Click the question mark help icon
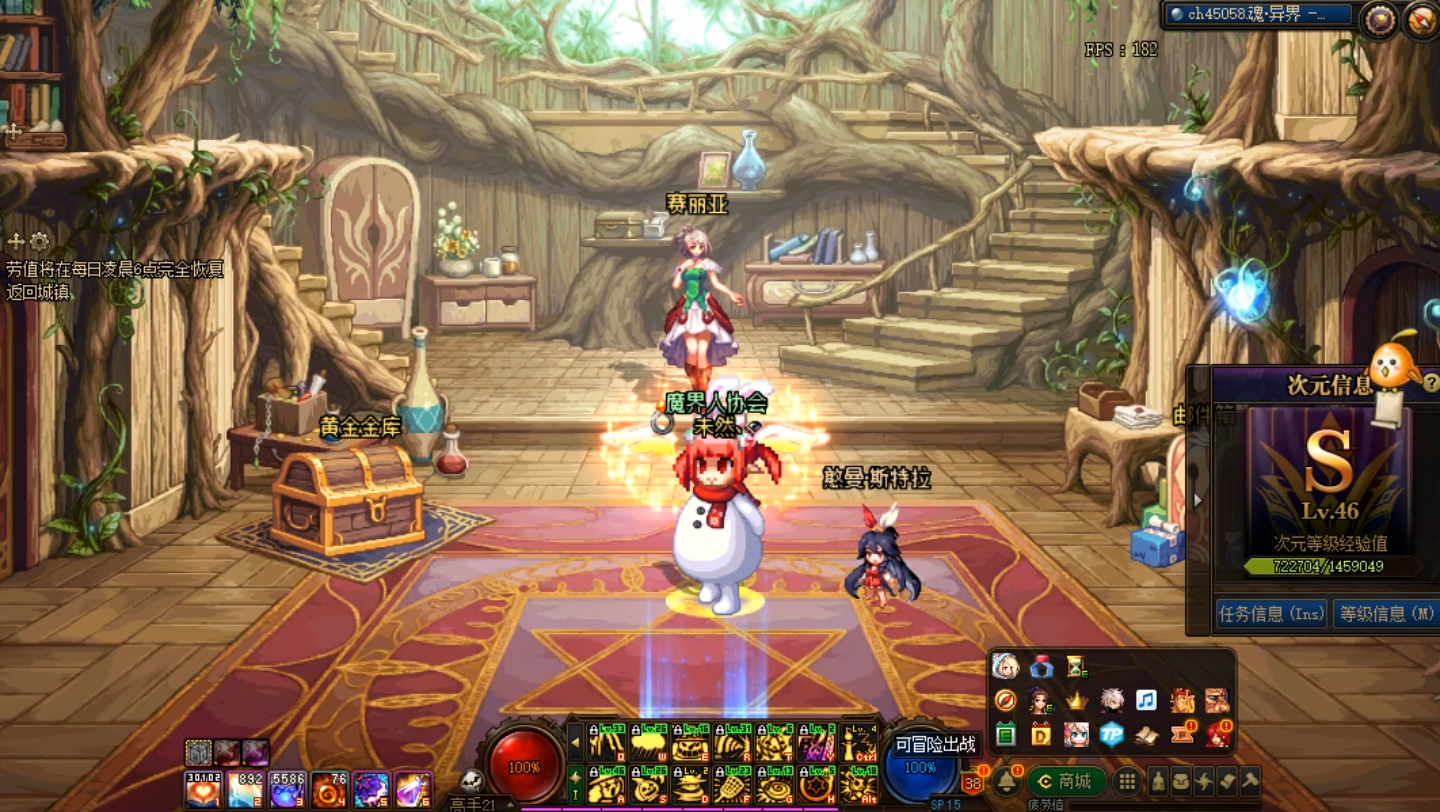Viewport: 1440px width, 812px height. 1431,382
